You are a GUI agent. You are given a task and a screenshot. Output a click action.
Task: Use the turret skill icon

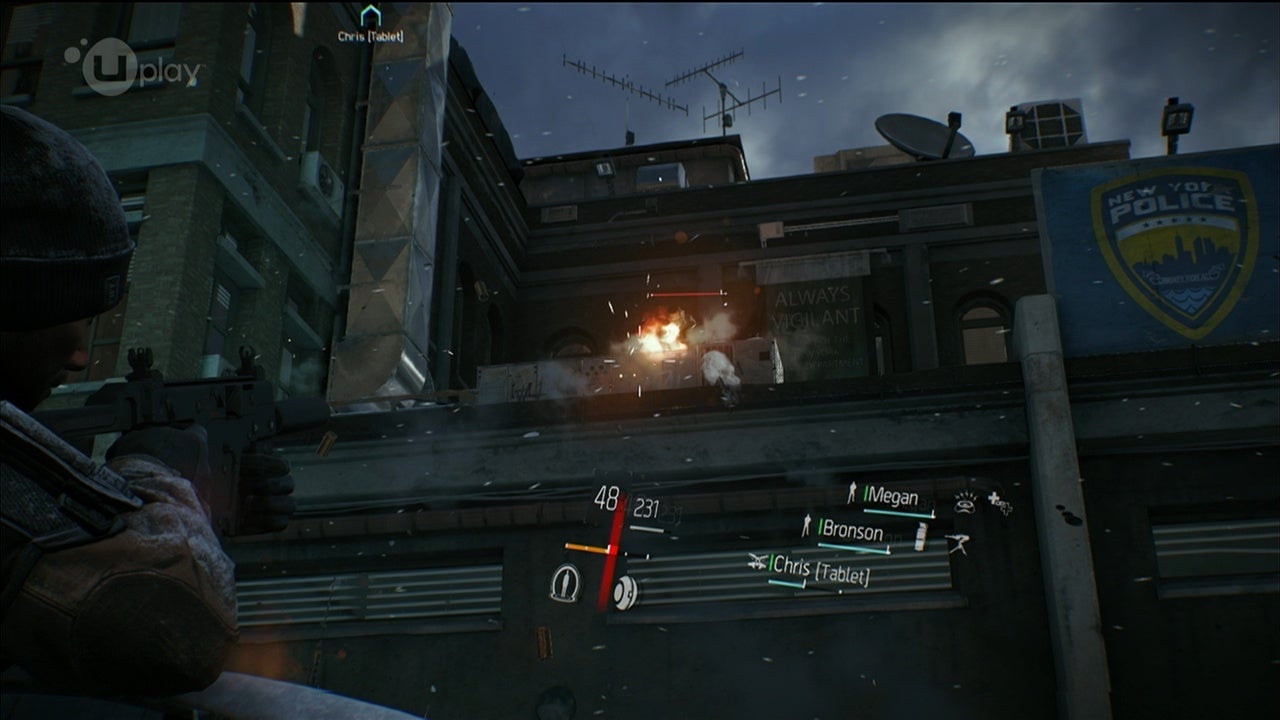coord(960,544)
